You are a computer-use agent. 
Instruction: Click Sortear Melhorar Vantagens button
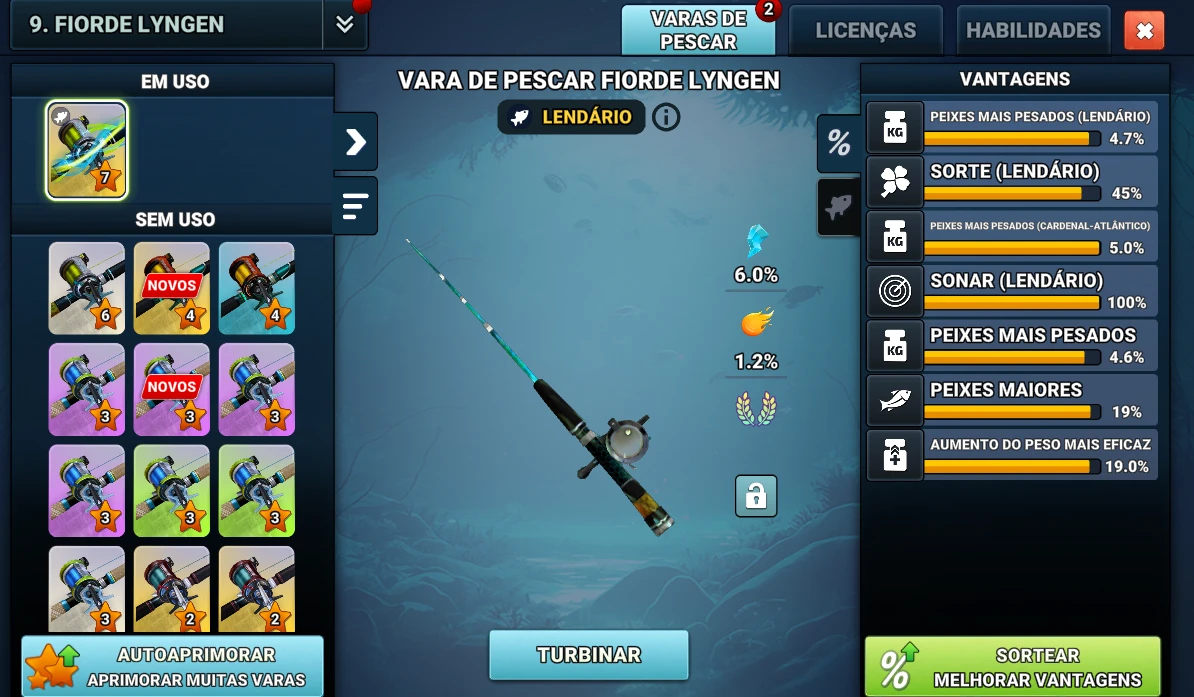[1012, 667]
